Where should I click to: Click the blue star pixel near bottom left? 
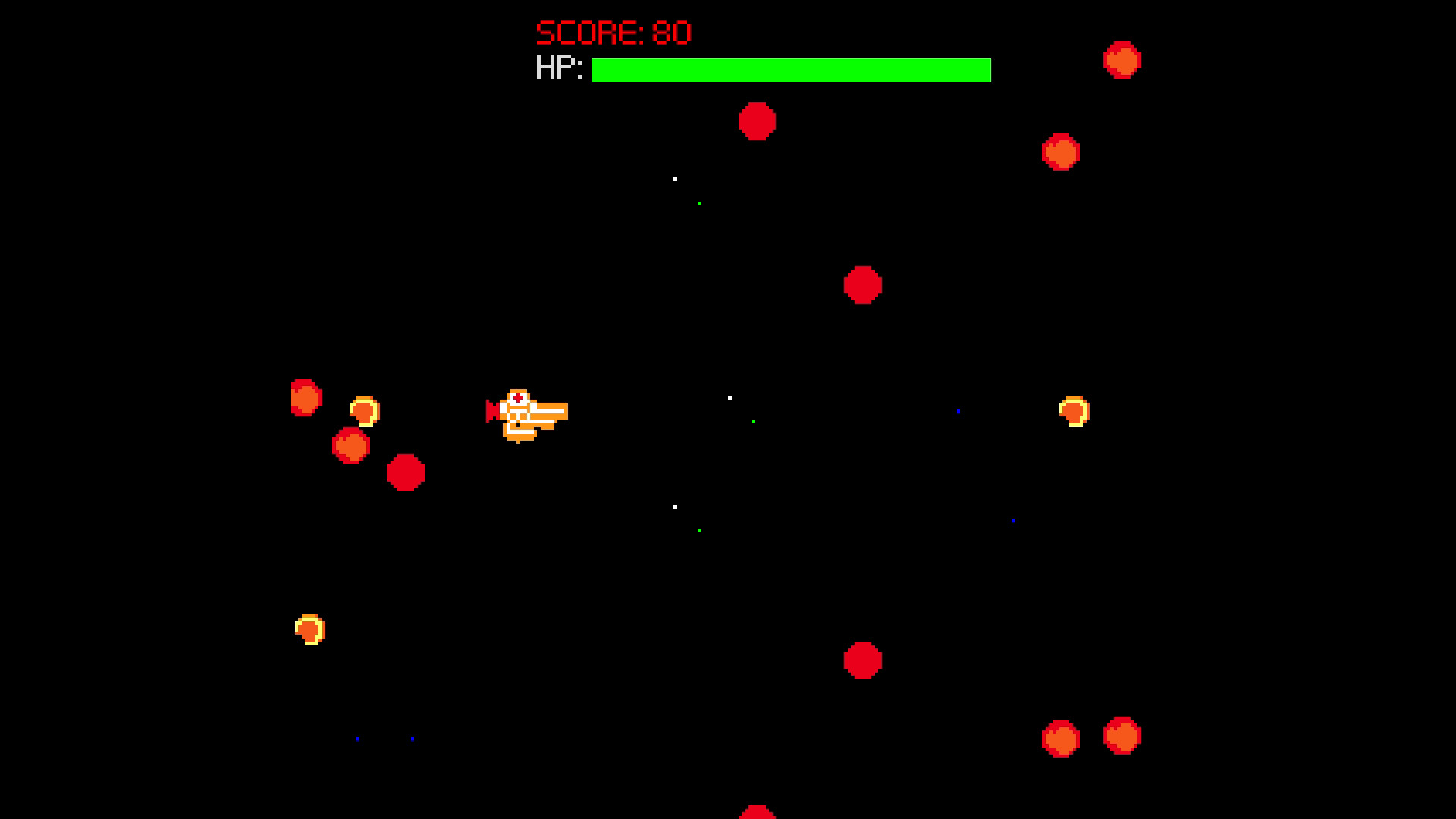[x=358, y=738]
